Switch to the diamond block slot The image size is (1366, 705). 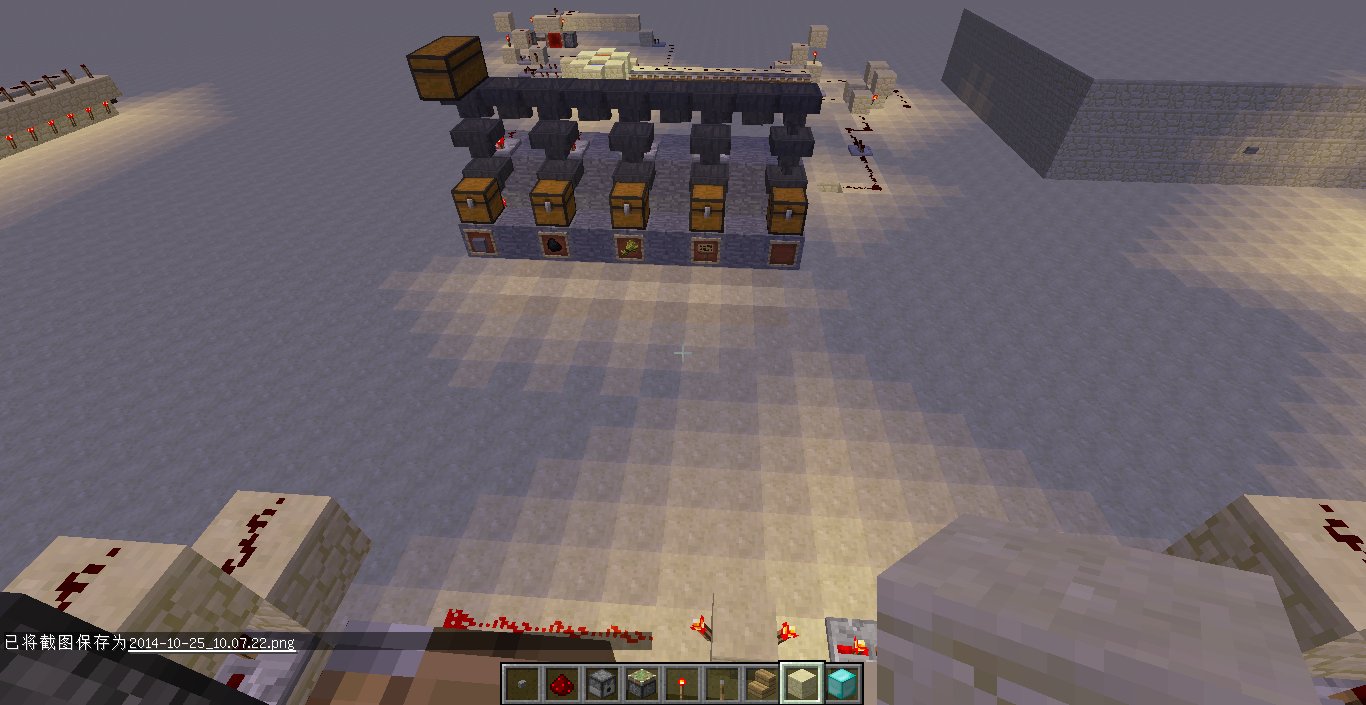[842, 684]
